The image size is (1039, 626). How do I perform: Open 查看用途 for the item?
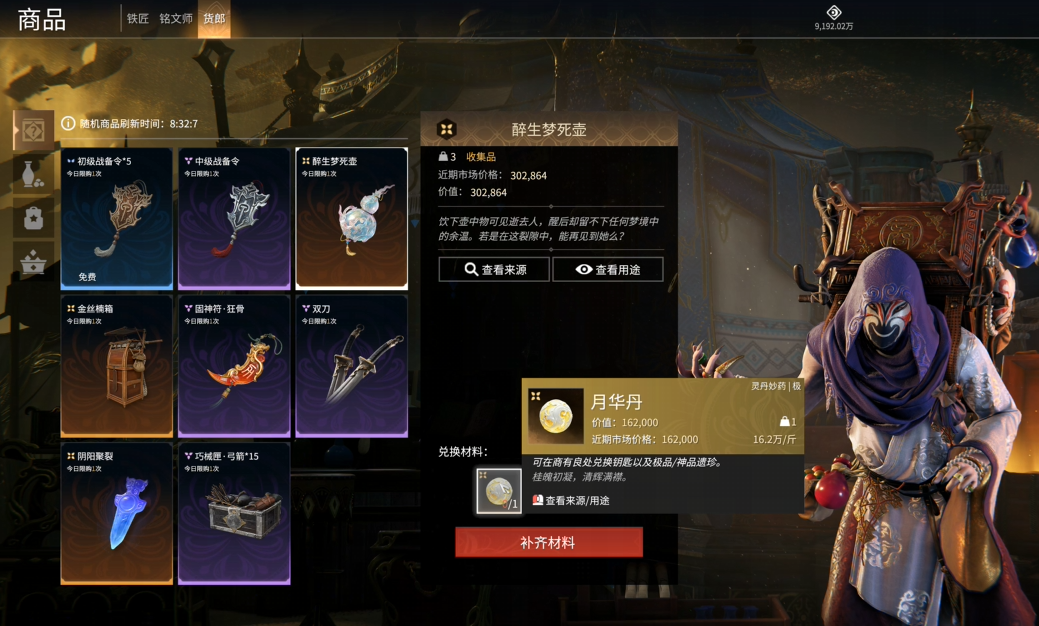point(608,269)
